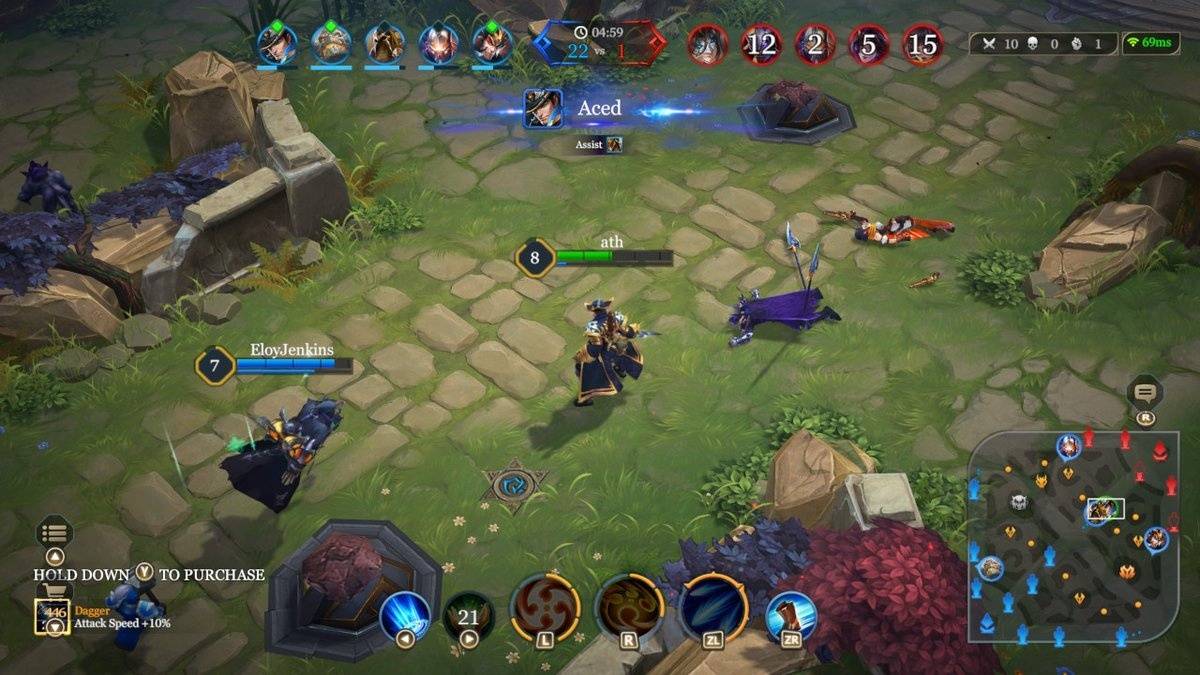Screen dimensions: 1200x675
Task: Cast the red pinwheel L ability
Action: click(x=545, y=608)
